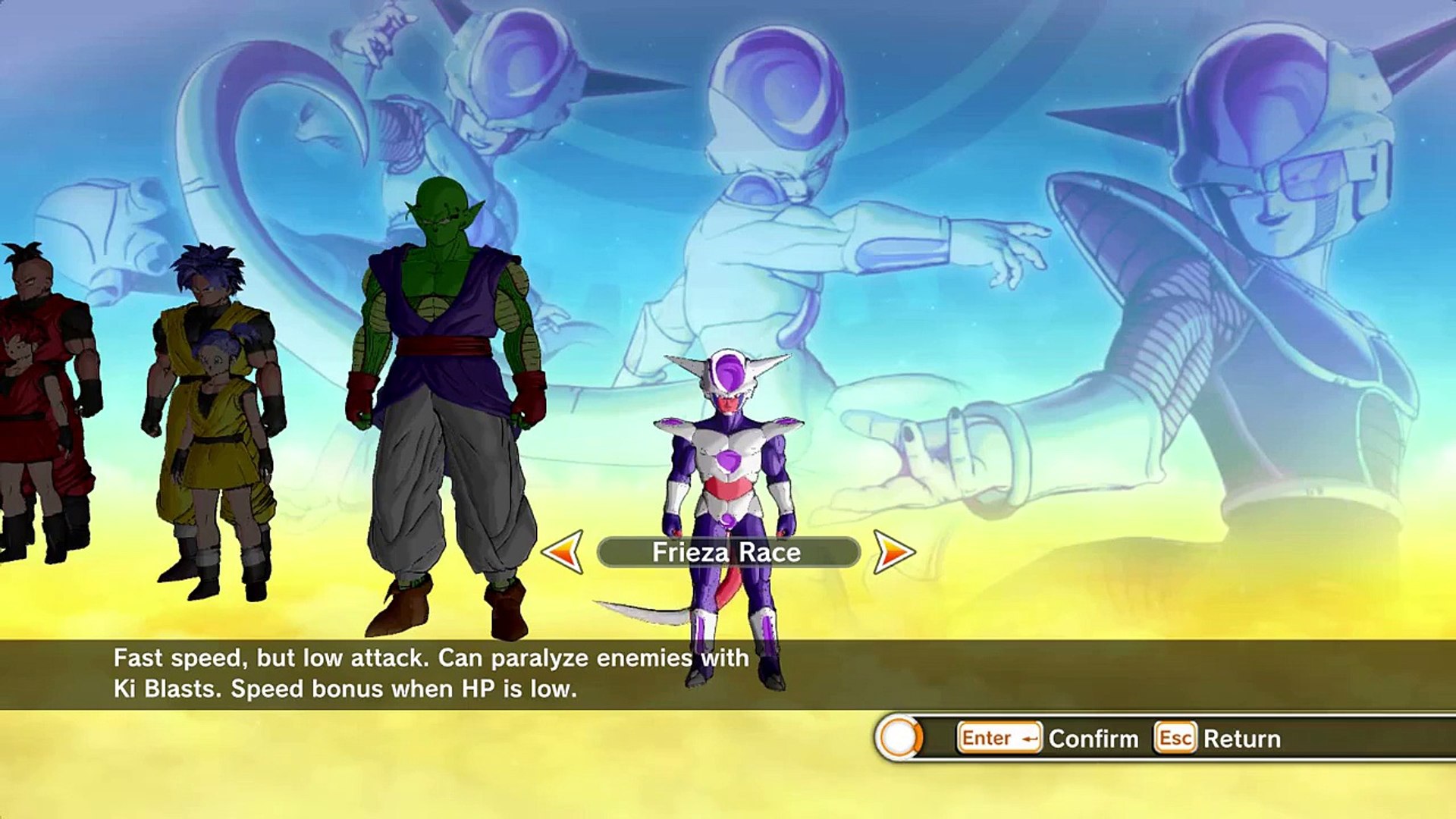Select the Frieza Race label
The width and height of the screenshot is (1456, 819).
pos(727,553)
